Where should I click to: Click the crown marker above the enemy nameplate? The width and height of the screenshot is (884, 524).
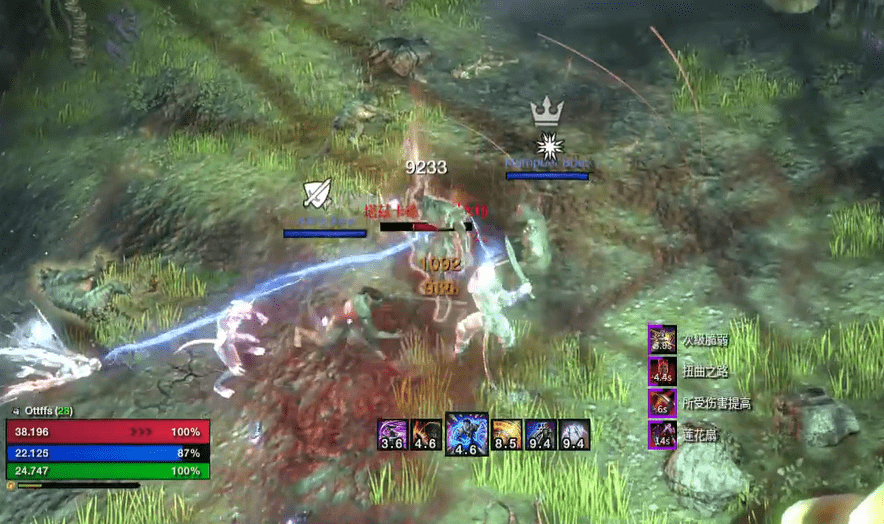547,110
